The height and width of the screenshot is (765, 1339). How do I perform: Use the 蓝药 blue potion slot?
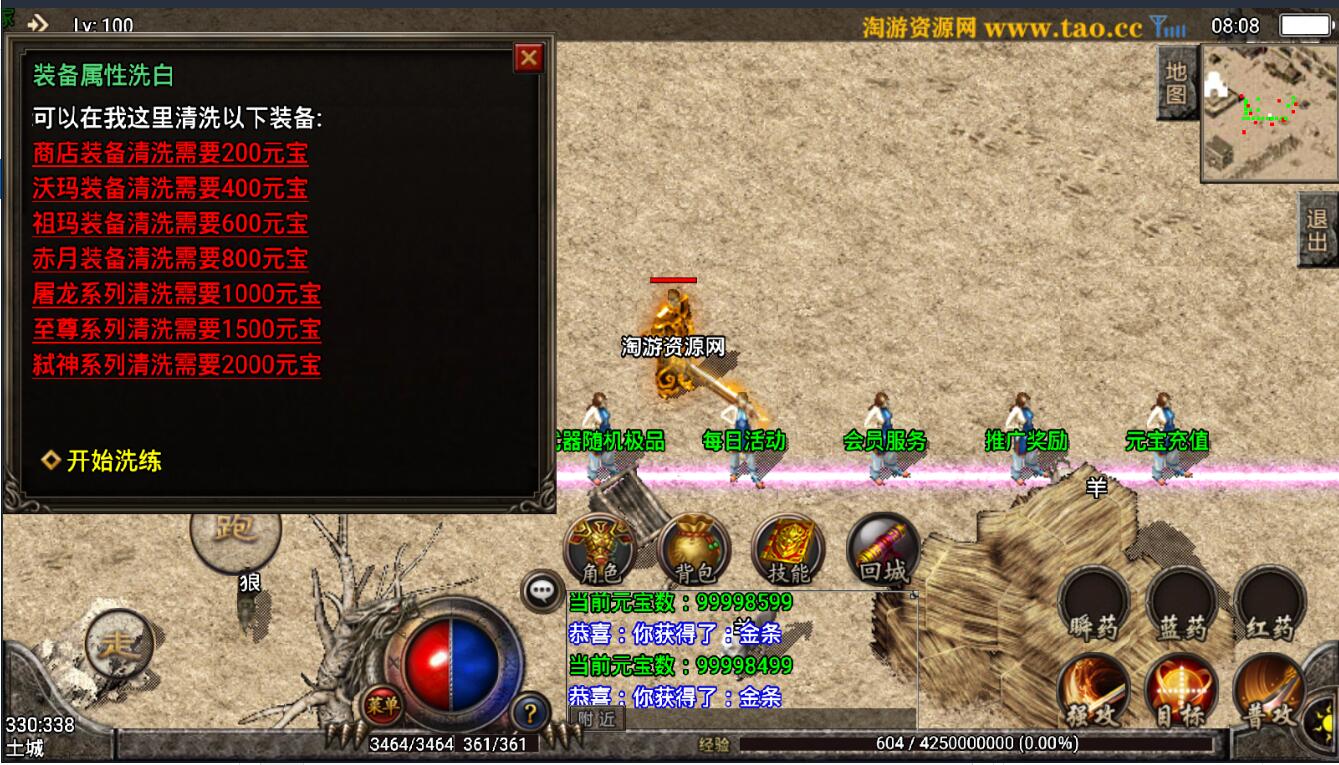(1183, 605)
